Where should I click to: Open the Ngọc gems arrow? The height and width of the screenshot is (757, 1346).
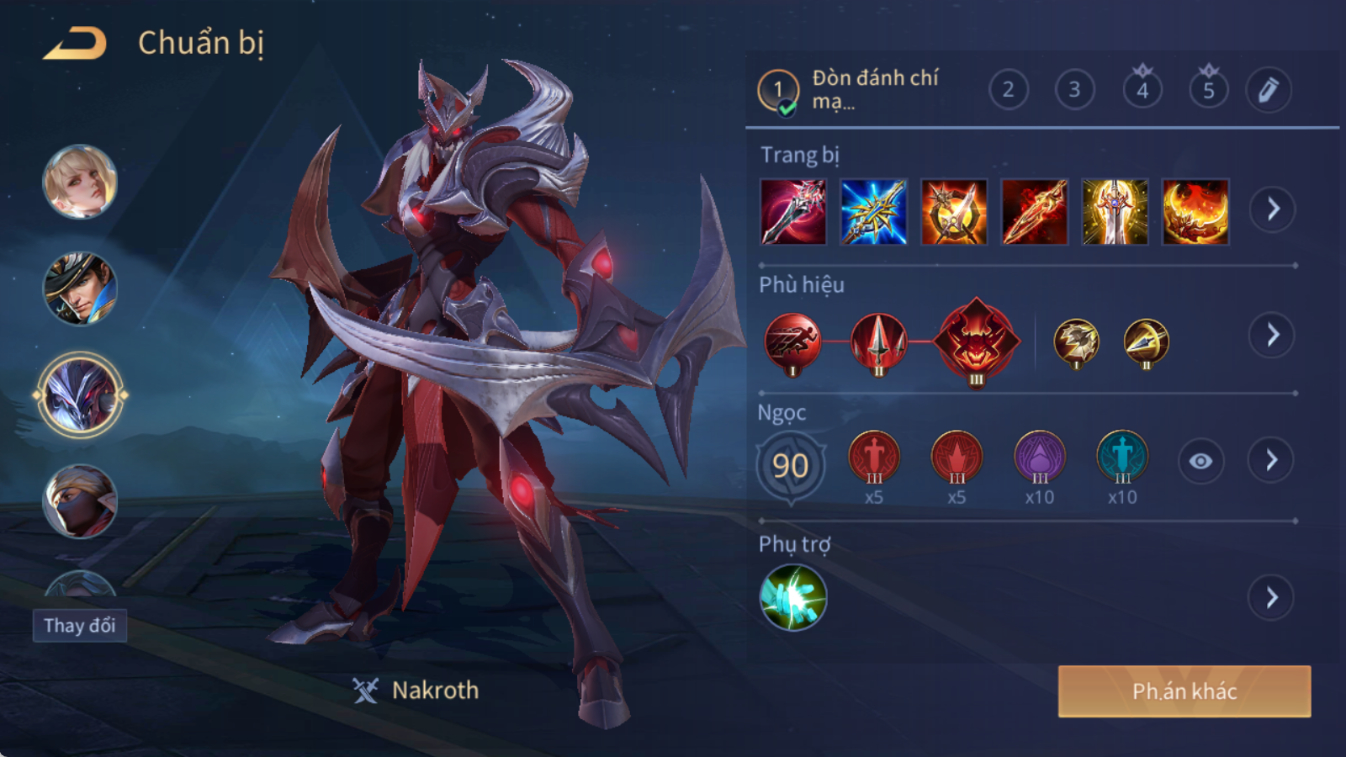coord(1272,460)
